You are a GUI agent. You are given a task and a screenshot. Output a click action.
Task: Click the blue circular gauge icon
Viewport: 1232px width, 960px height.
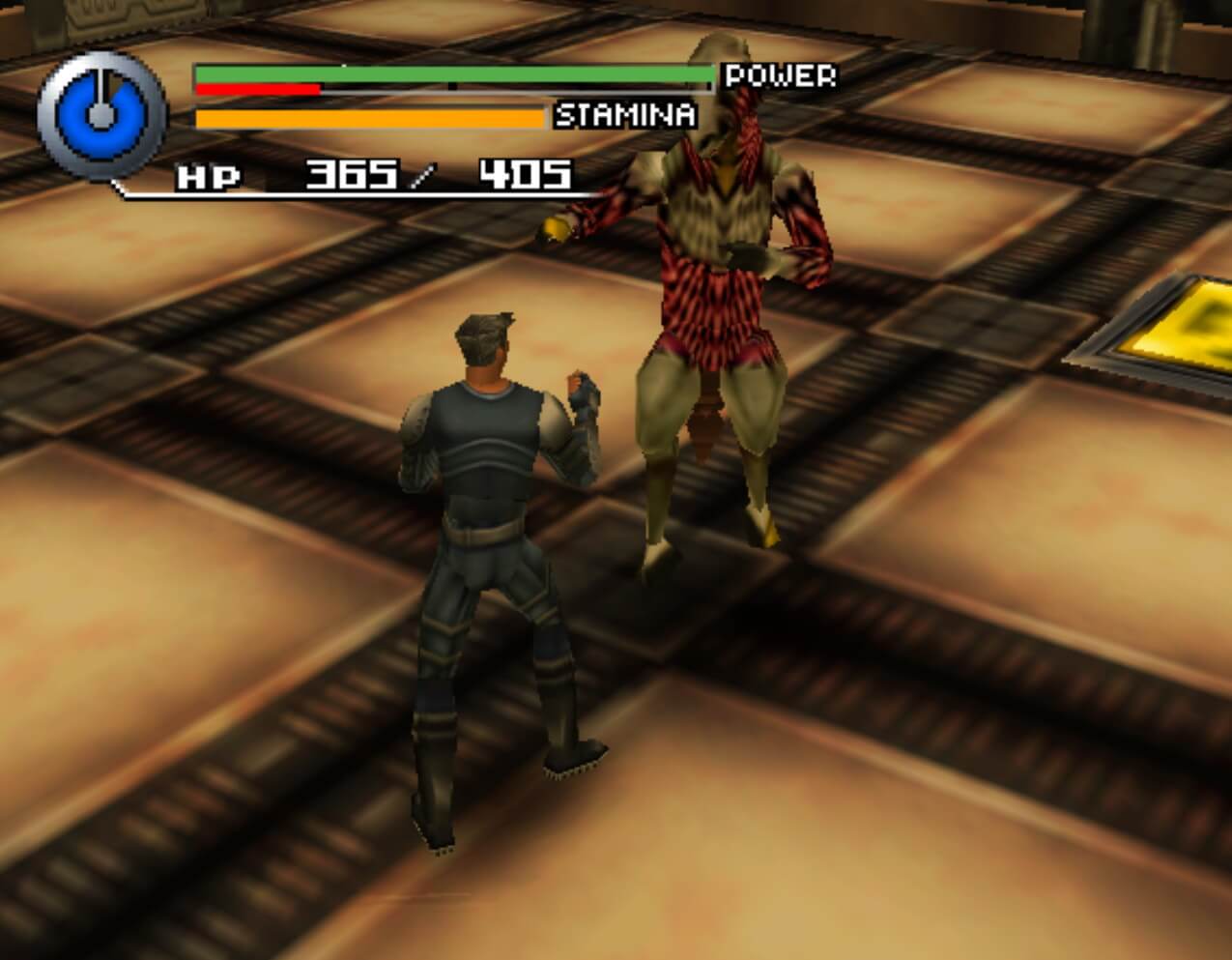(x=101, y=116)
